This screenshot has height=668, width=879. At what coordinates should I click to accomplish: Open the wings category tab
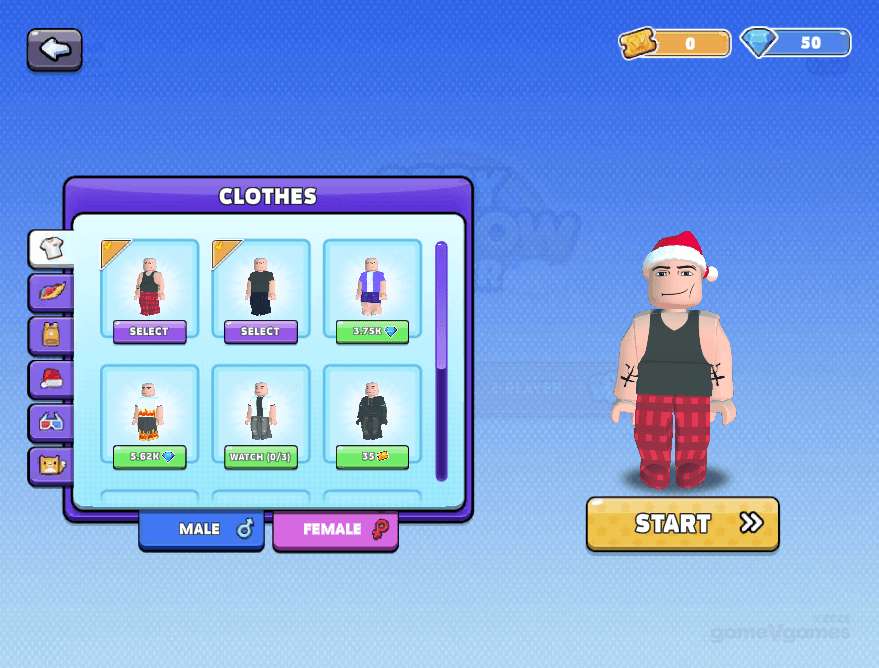51,292
